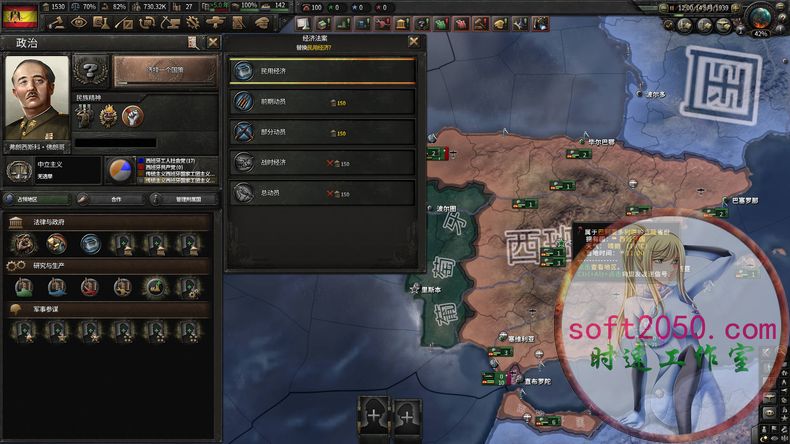Close the politics (政治) window

pyautogui.click(x=213, y=42)
